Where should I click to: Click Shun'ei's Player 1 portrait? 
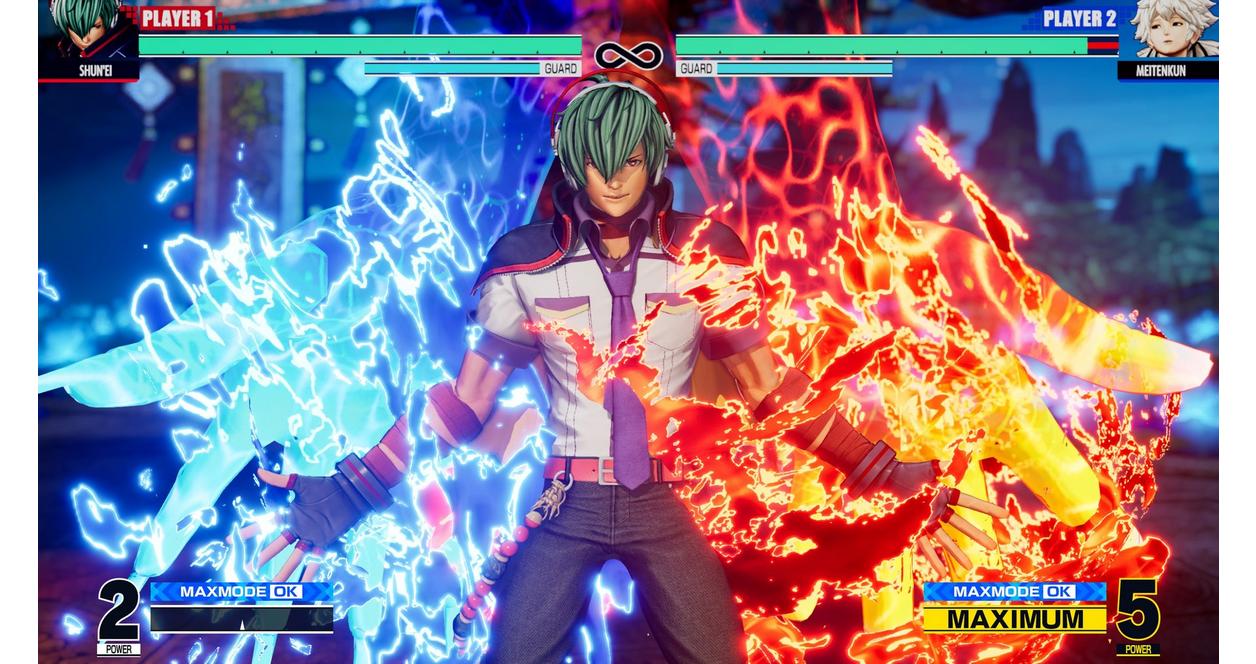tap(87, 30)
